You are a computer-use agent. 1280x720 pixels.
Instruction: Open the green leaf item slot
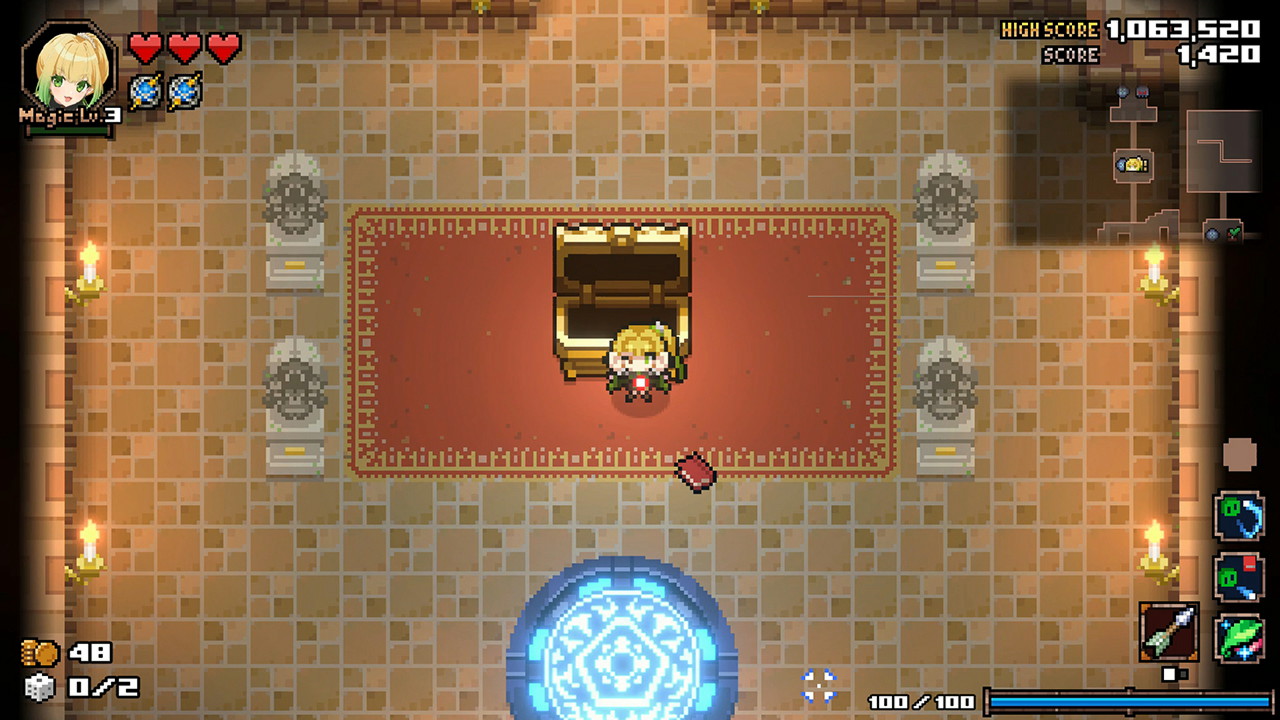click(x=1240, y=639)
